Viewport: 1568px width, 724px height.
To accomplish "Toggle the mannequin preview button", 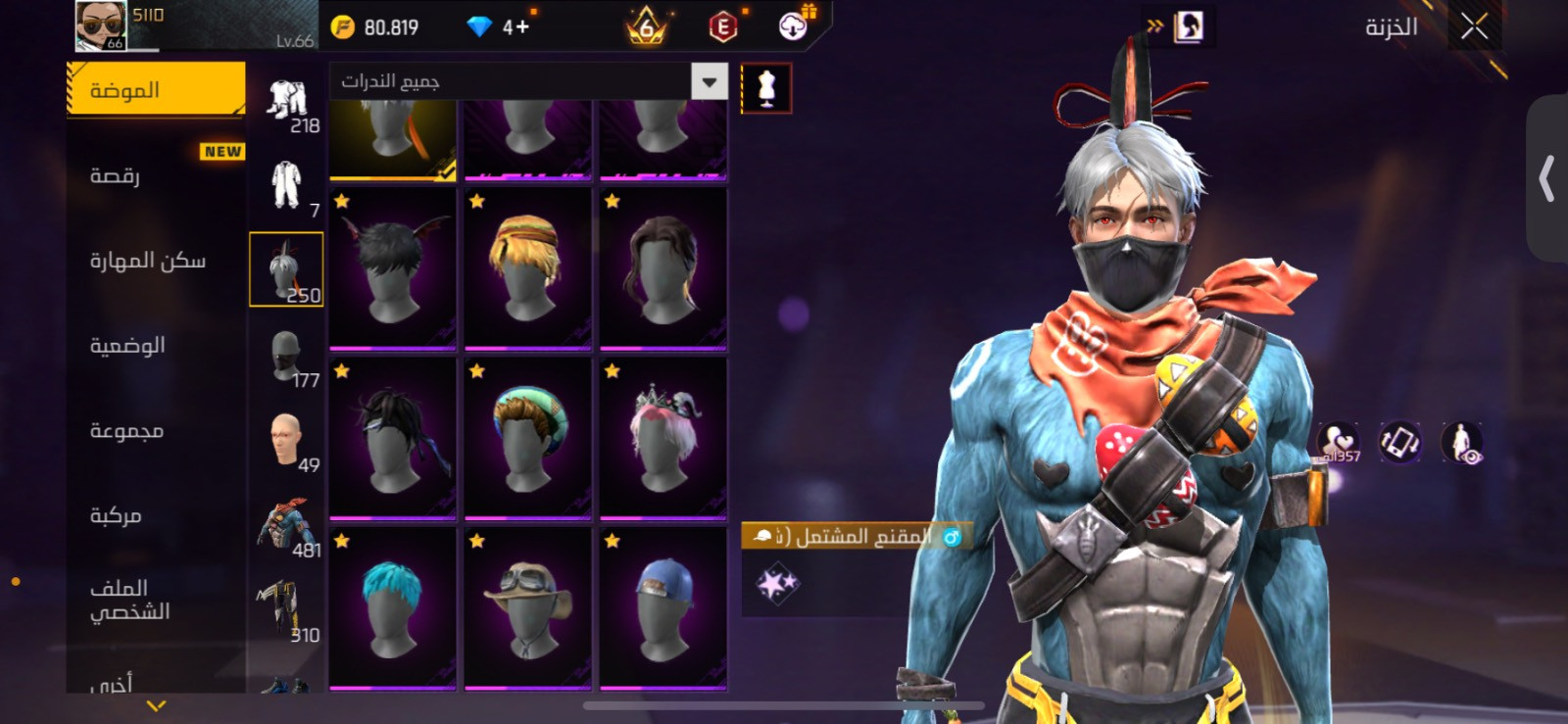I will click(x=766, y=88).
